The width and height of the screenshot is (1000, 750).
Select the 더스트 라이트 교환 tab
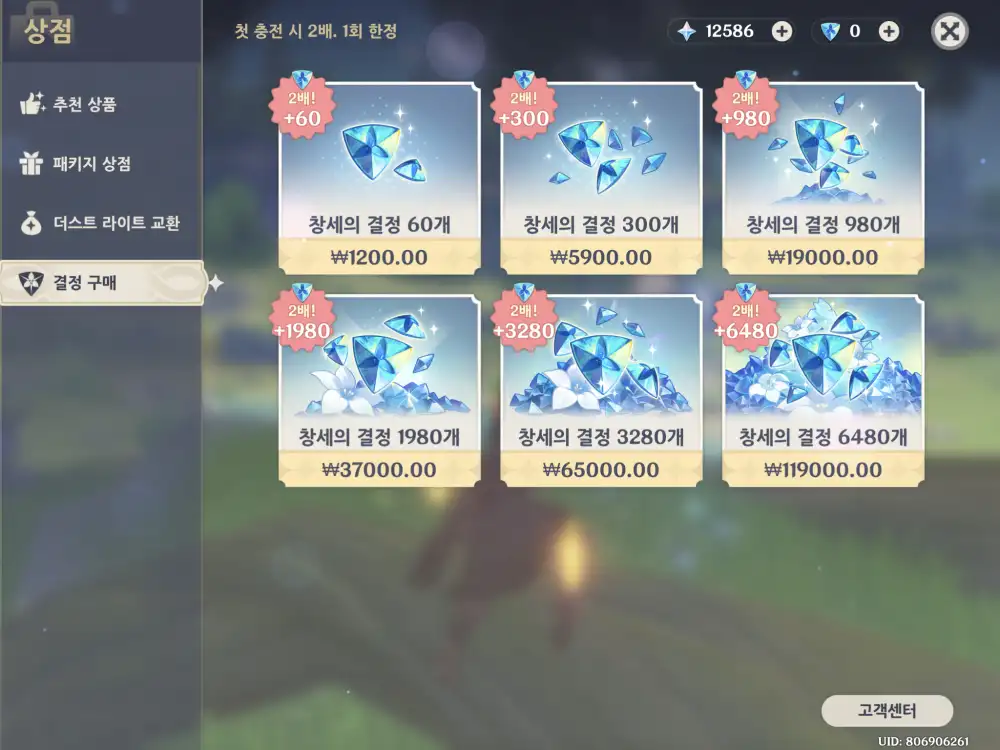100,223
